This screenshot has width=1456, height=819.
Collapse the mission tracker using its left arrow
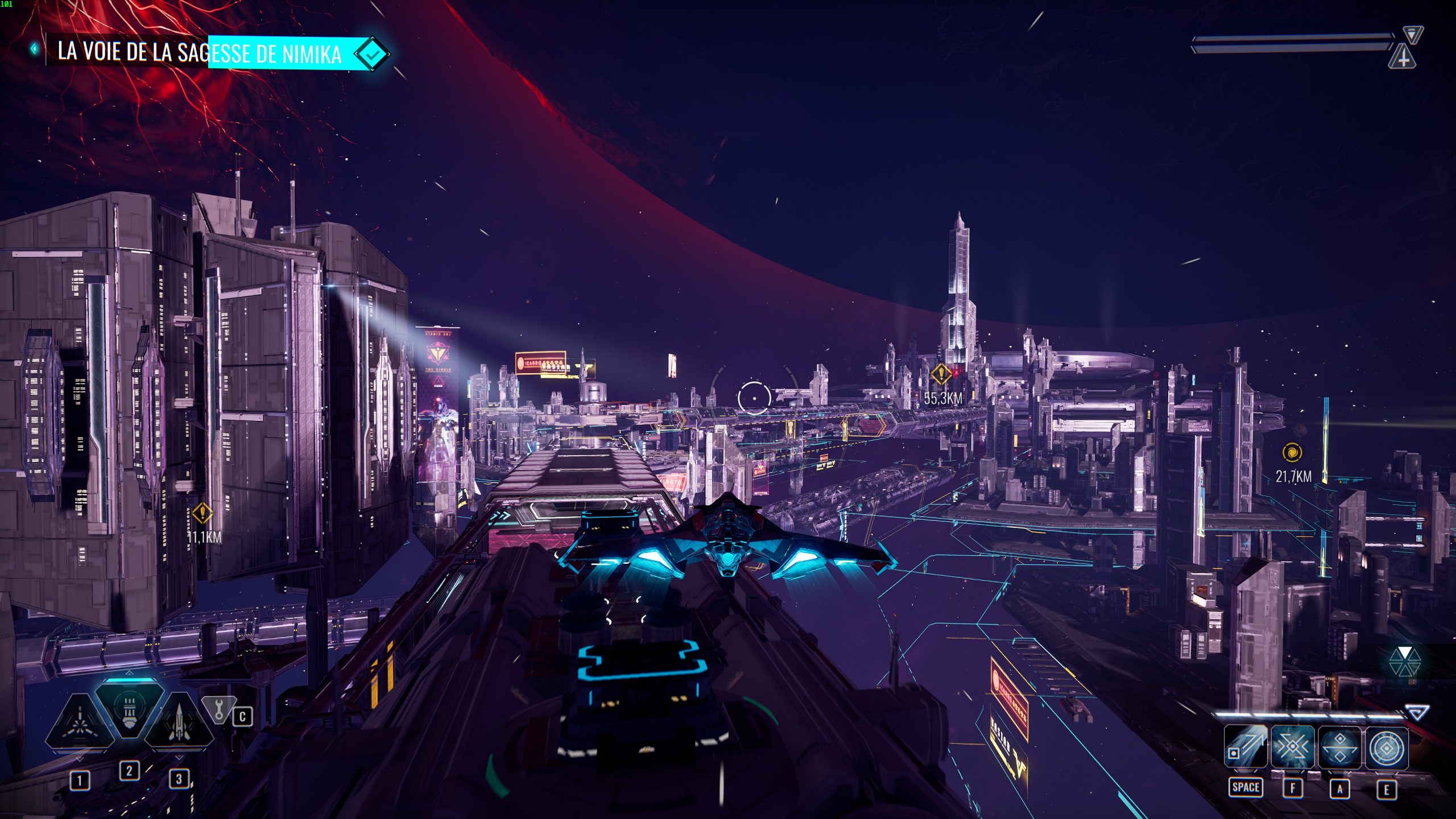[x=34, y=49]
